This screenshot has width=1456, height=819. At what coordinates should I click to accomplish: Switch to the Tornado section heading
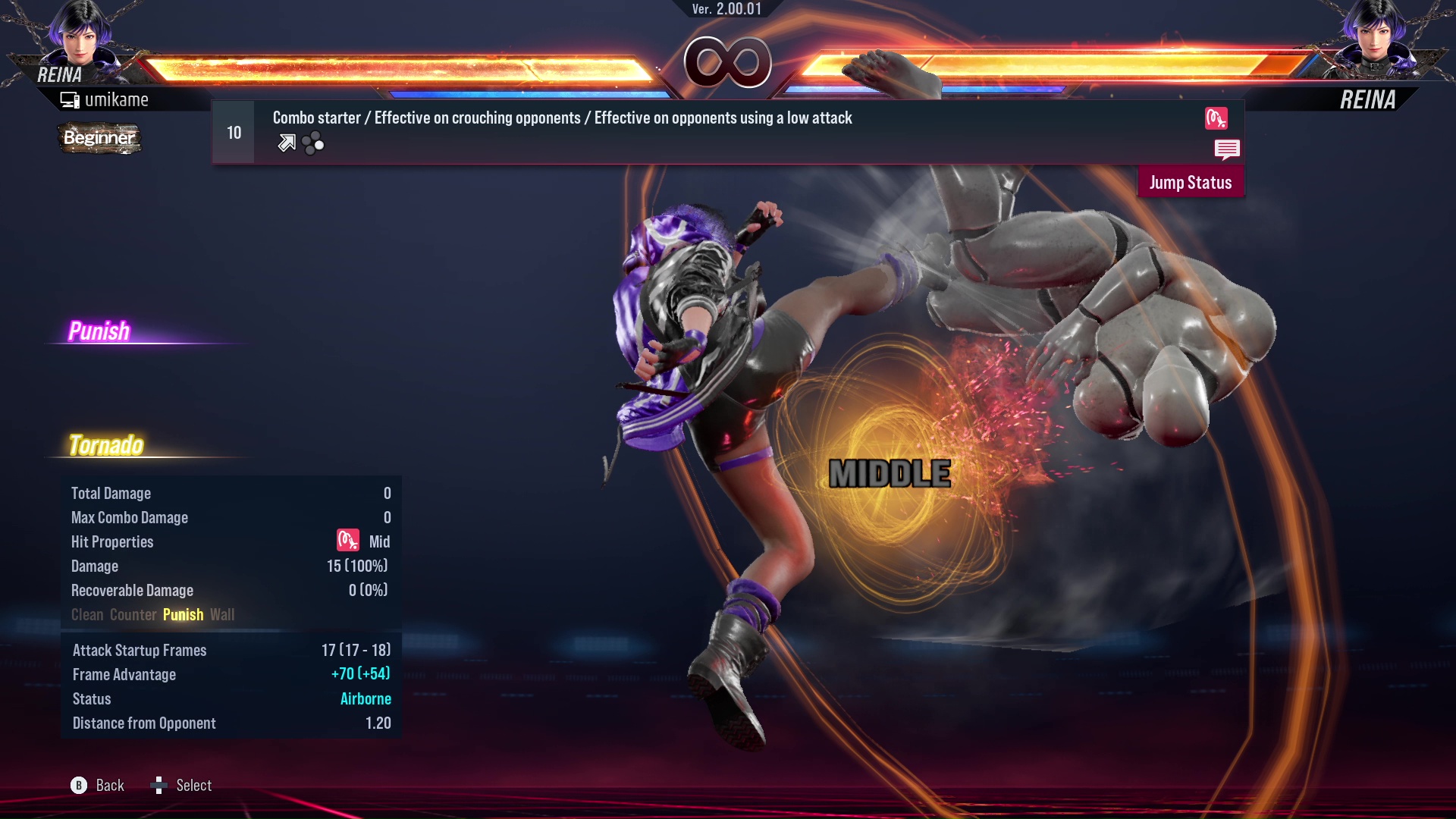click(107, 444)
